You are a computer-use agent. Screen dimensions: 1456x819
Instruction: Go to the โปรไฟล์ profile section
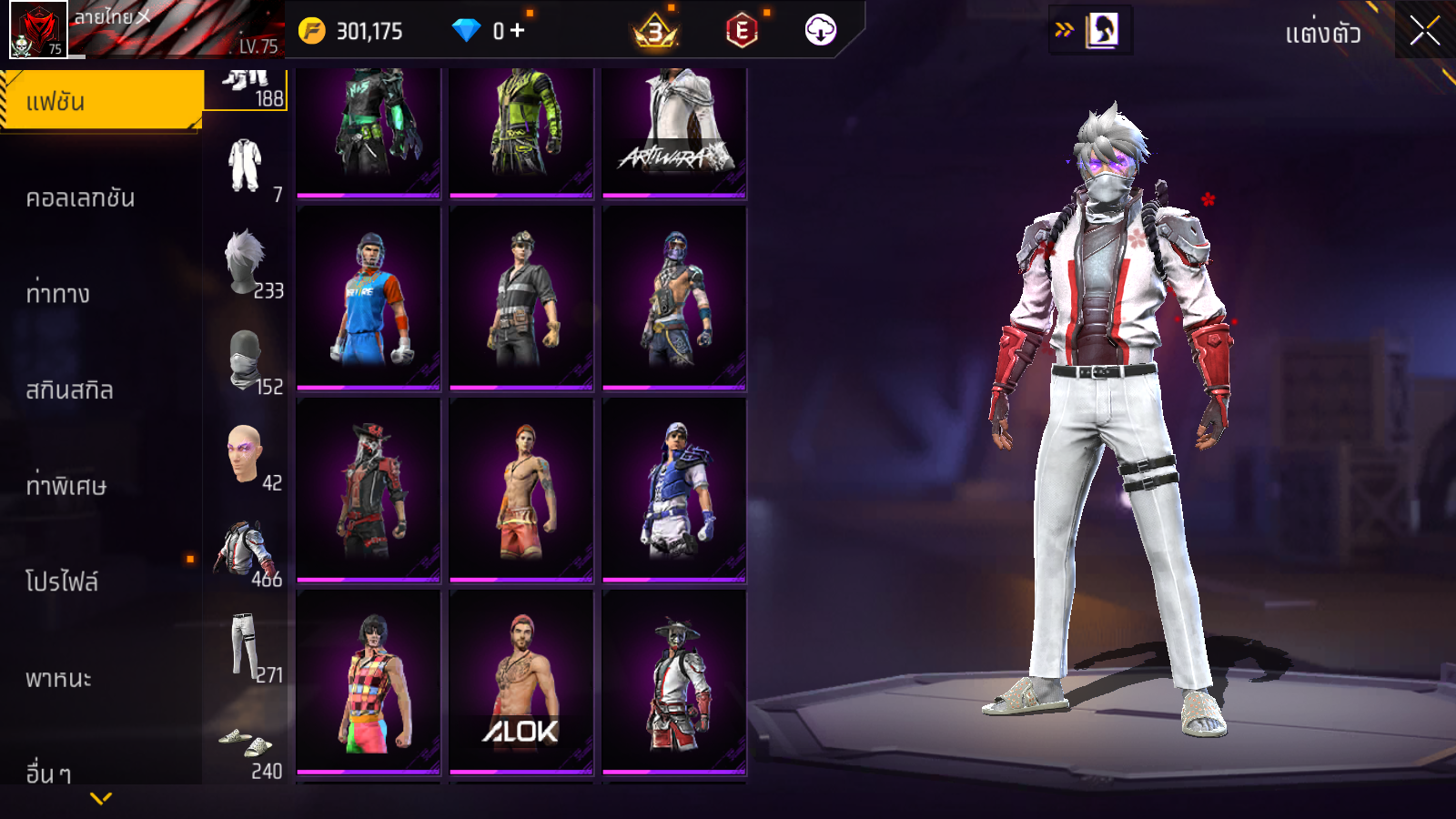[62, 581]
